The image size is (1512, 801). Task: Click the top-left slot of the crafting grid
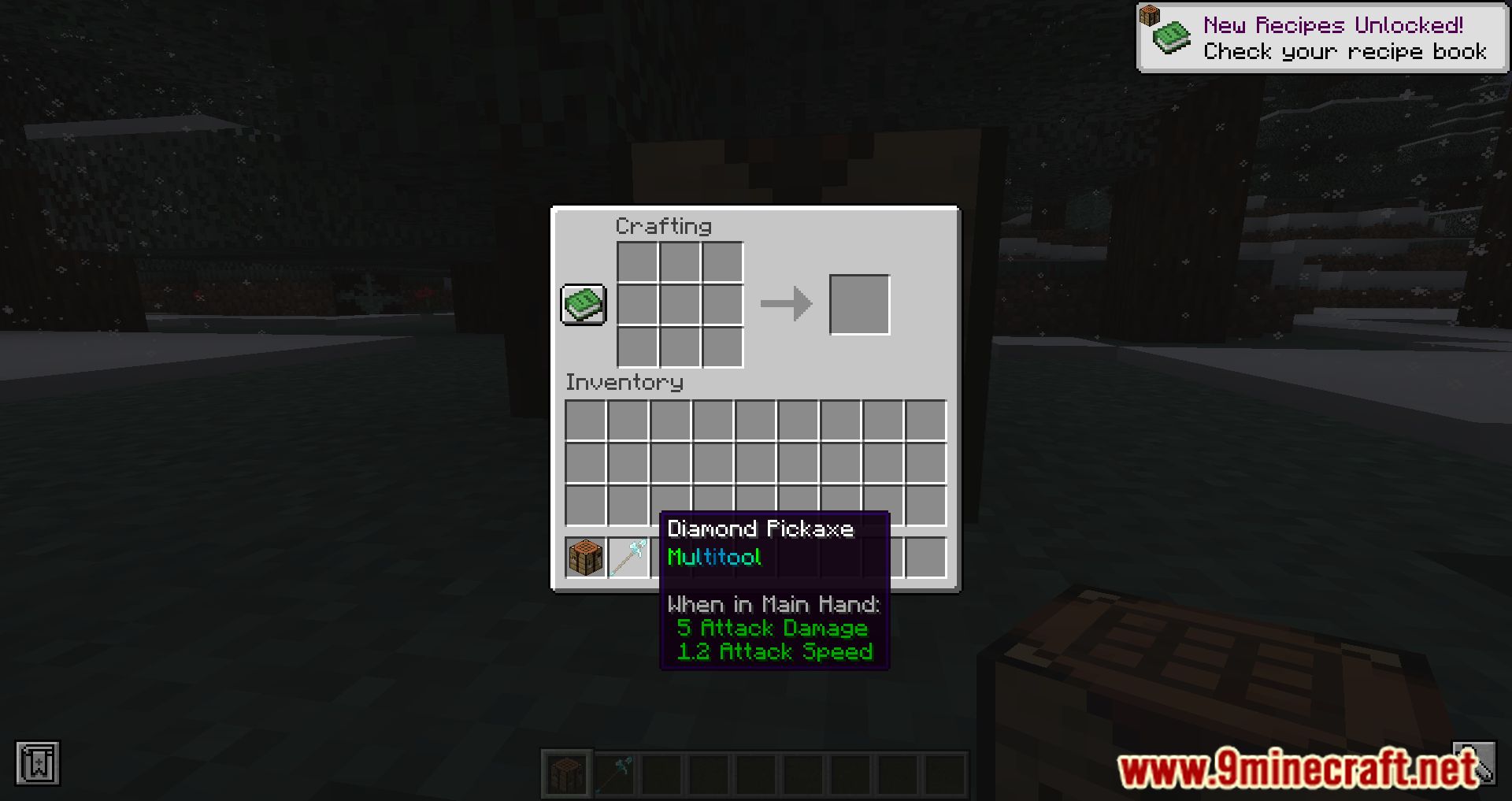point(636,262)
